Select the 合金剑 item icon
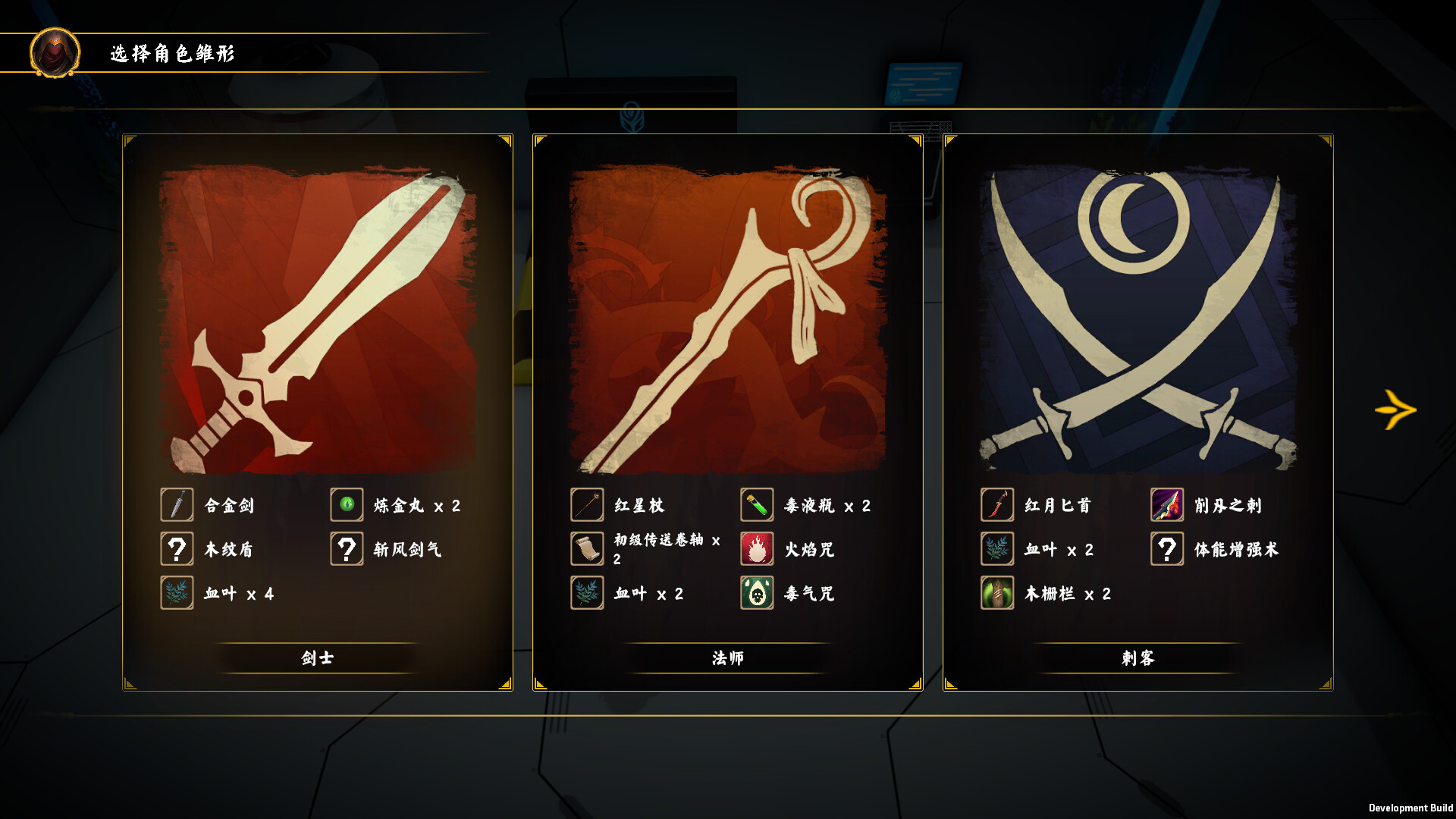The height and width of the screenshot is (819, 1456). (x=177, y=505)
